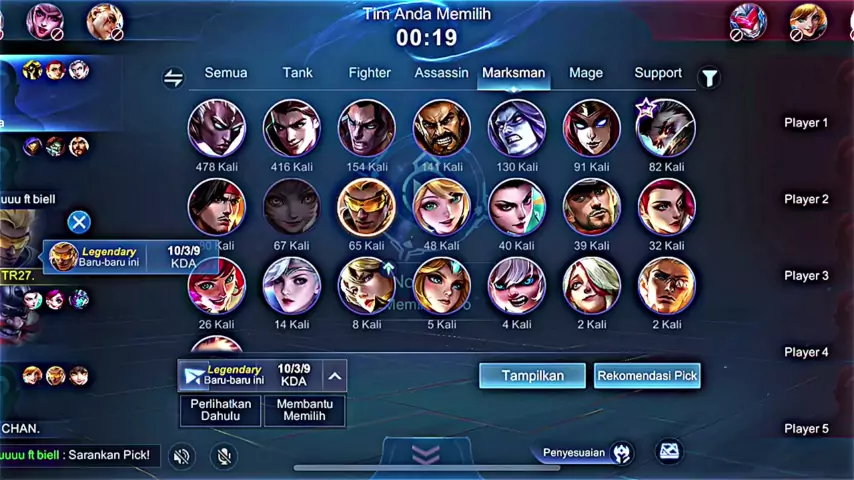Pick the hero played 14 Kali

tap(292, 285)
